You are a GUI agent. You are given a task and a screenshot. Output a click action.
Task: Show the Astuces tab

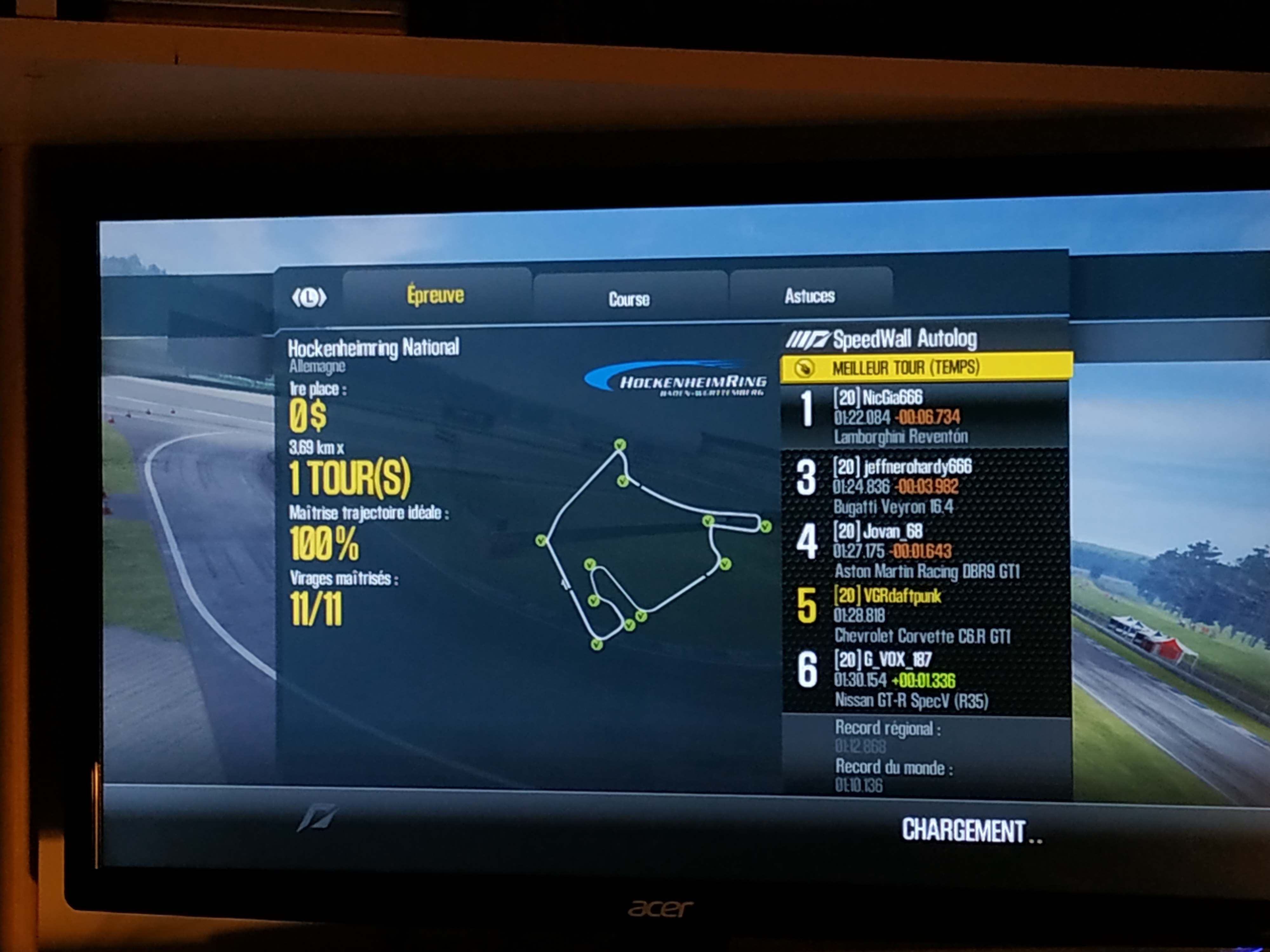coord(810,296)
